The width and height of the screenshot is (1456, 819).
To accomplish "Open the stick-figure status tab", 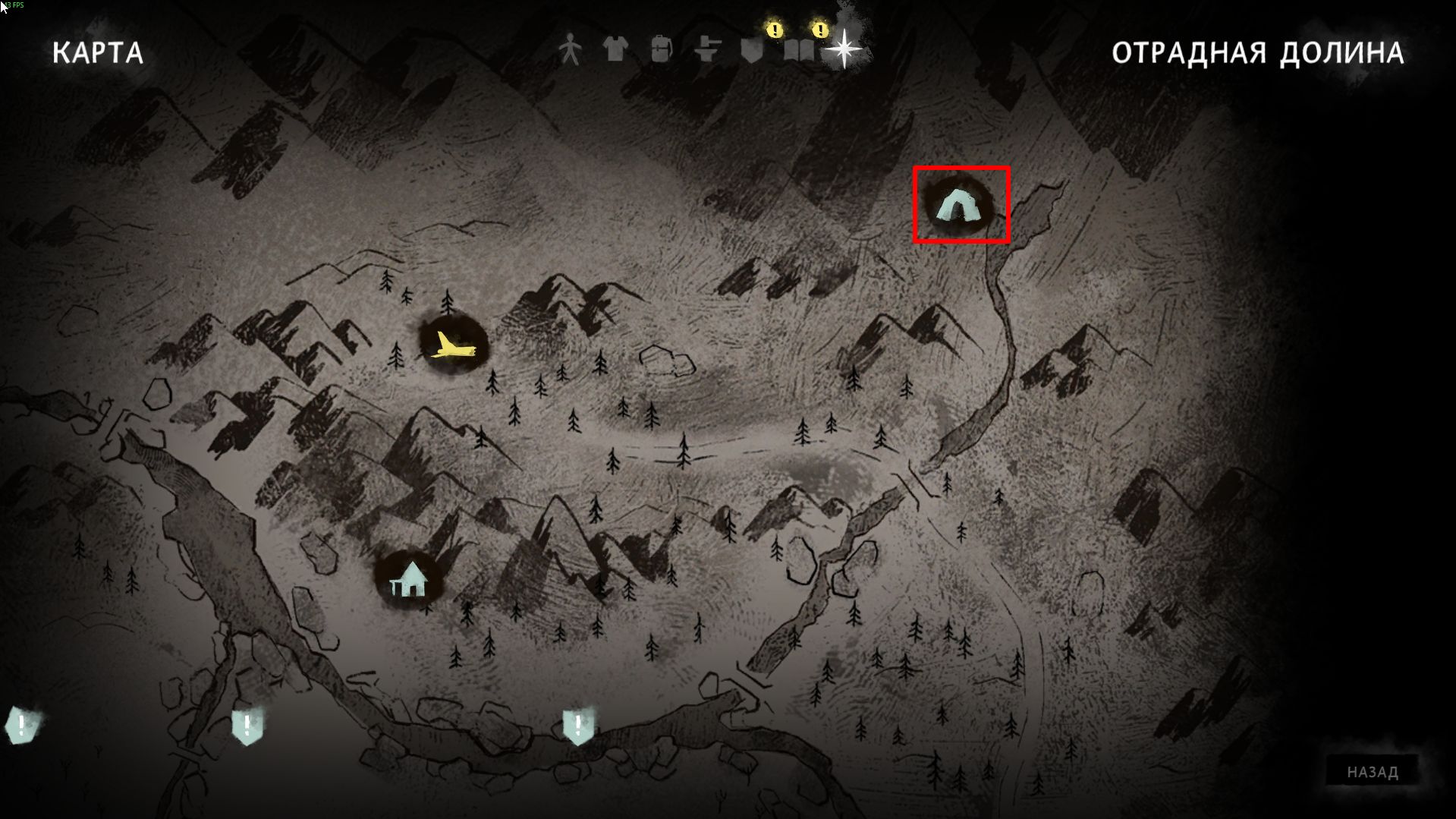I will [x=570, y=50].
